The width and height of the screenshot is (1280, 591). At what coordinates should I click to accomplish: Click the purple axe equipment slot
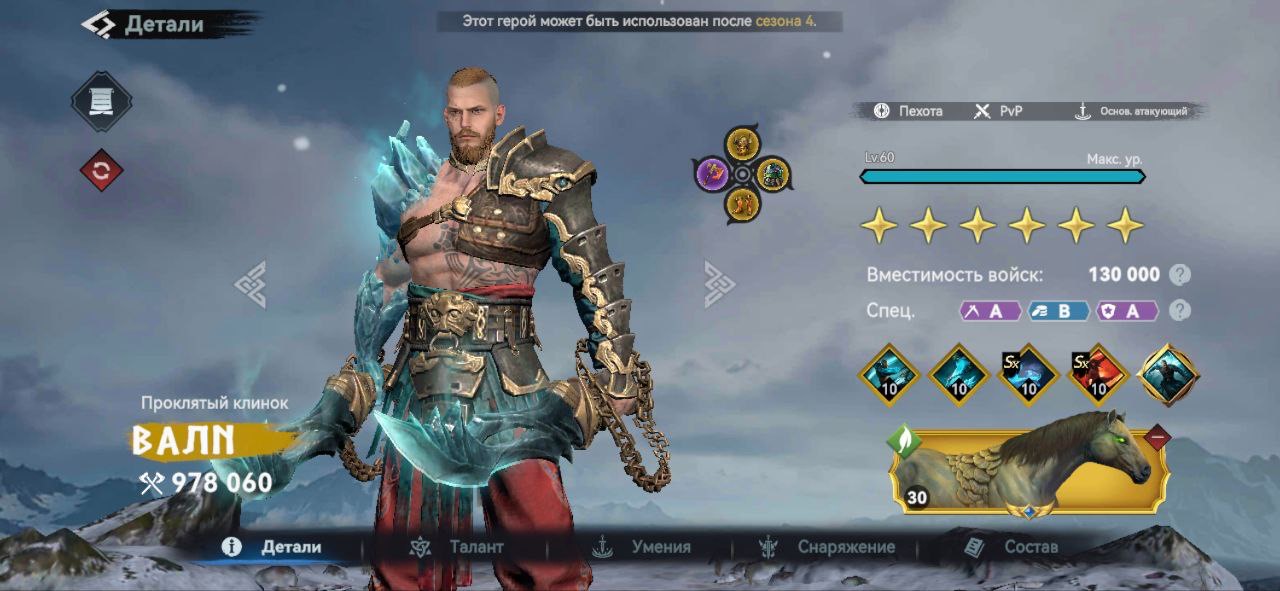coord(711,175)
